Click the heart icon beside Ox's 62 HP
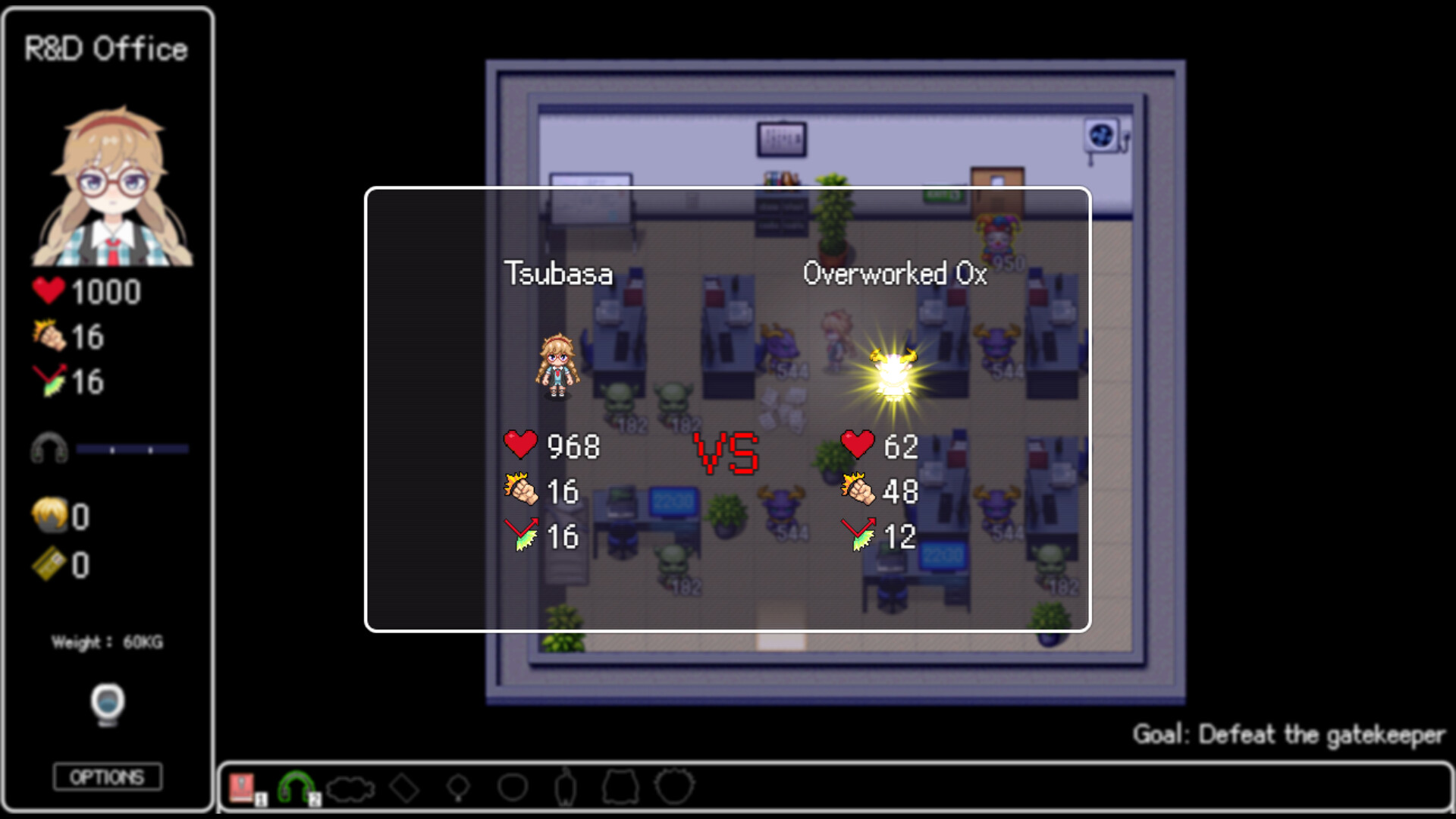 856,446
